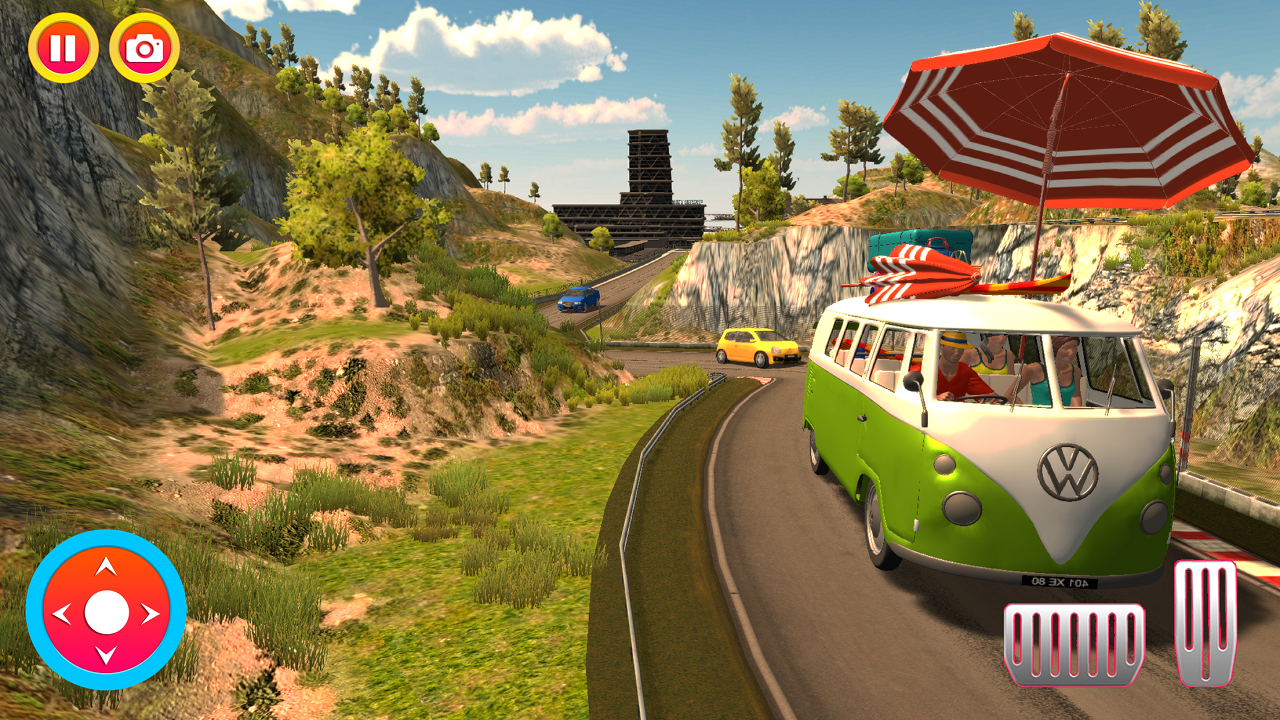
Task: Pause the game with the pause button
Action: coord(63,47)
